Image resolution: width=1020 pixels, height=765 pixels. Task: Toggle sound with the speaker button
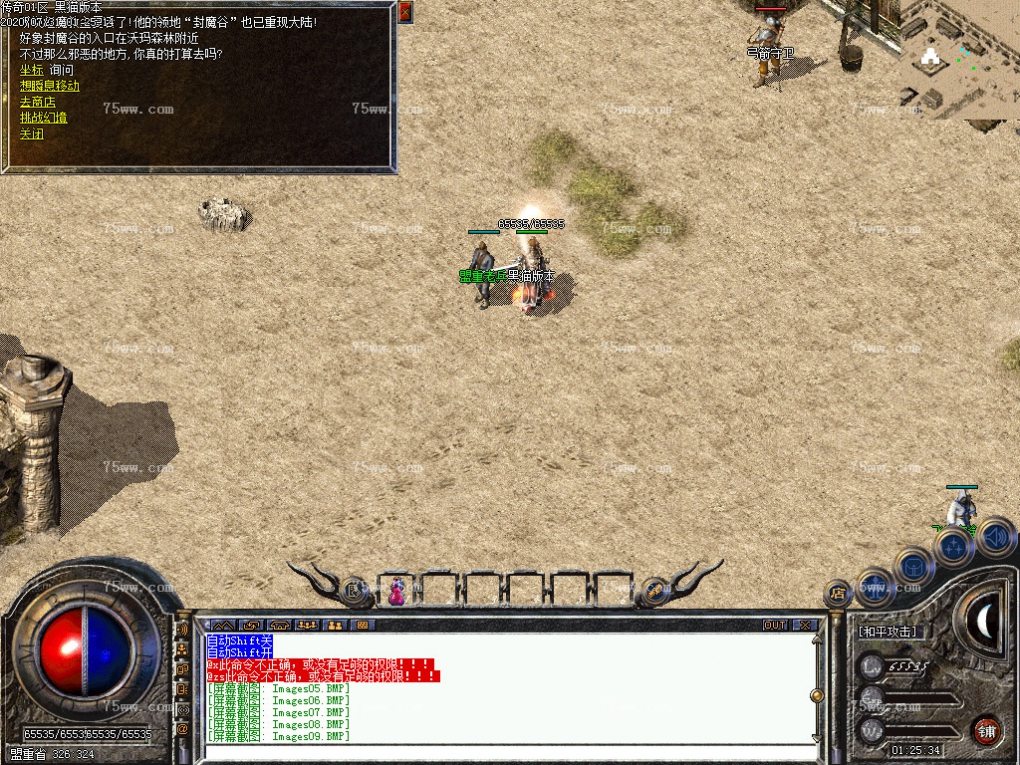(x=994, y=536)
